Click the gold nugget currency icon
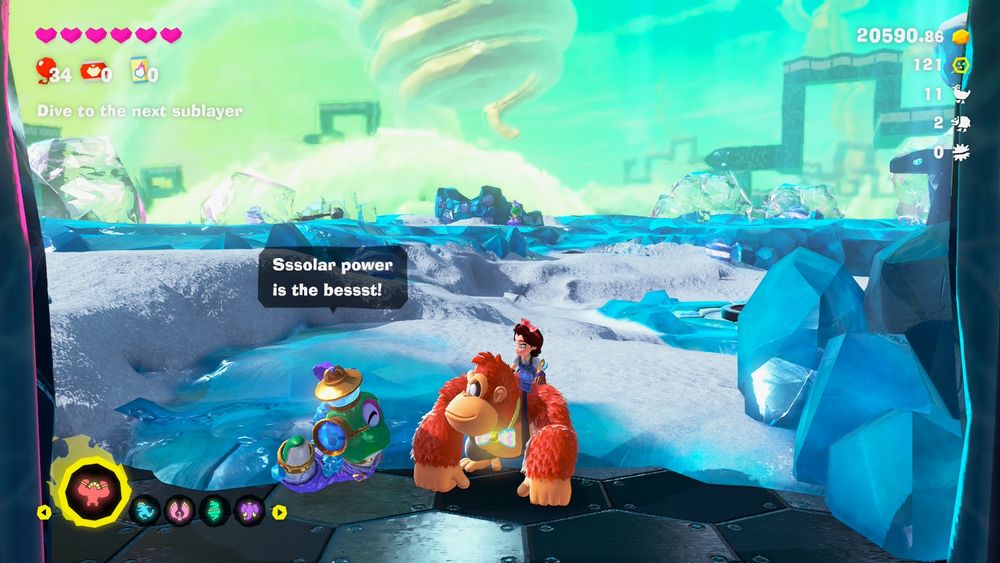Screen dimensions: 1000x563 [960, 36]
